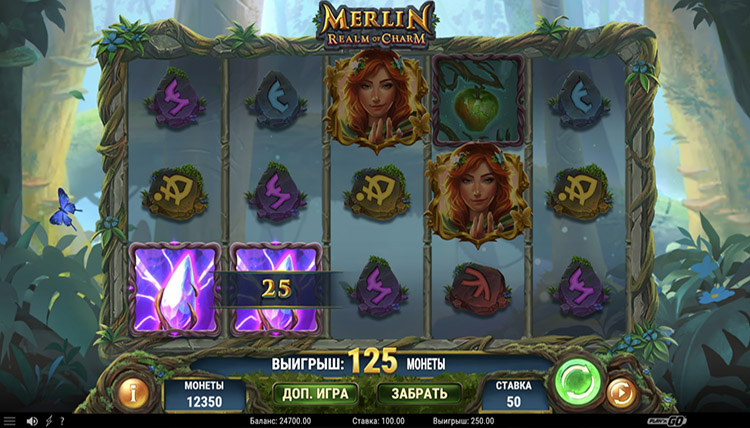Toggle the sound speaker icon
Screen dimensions: 750x428
pyautogui.click(x=31, y=421)
